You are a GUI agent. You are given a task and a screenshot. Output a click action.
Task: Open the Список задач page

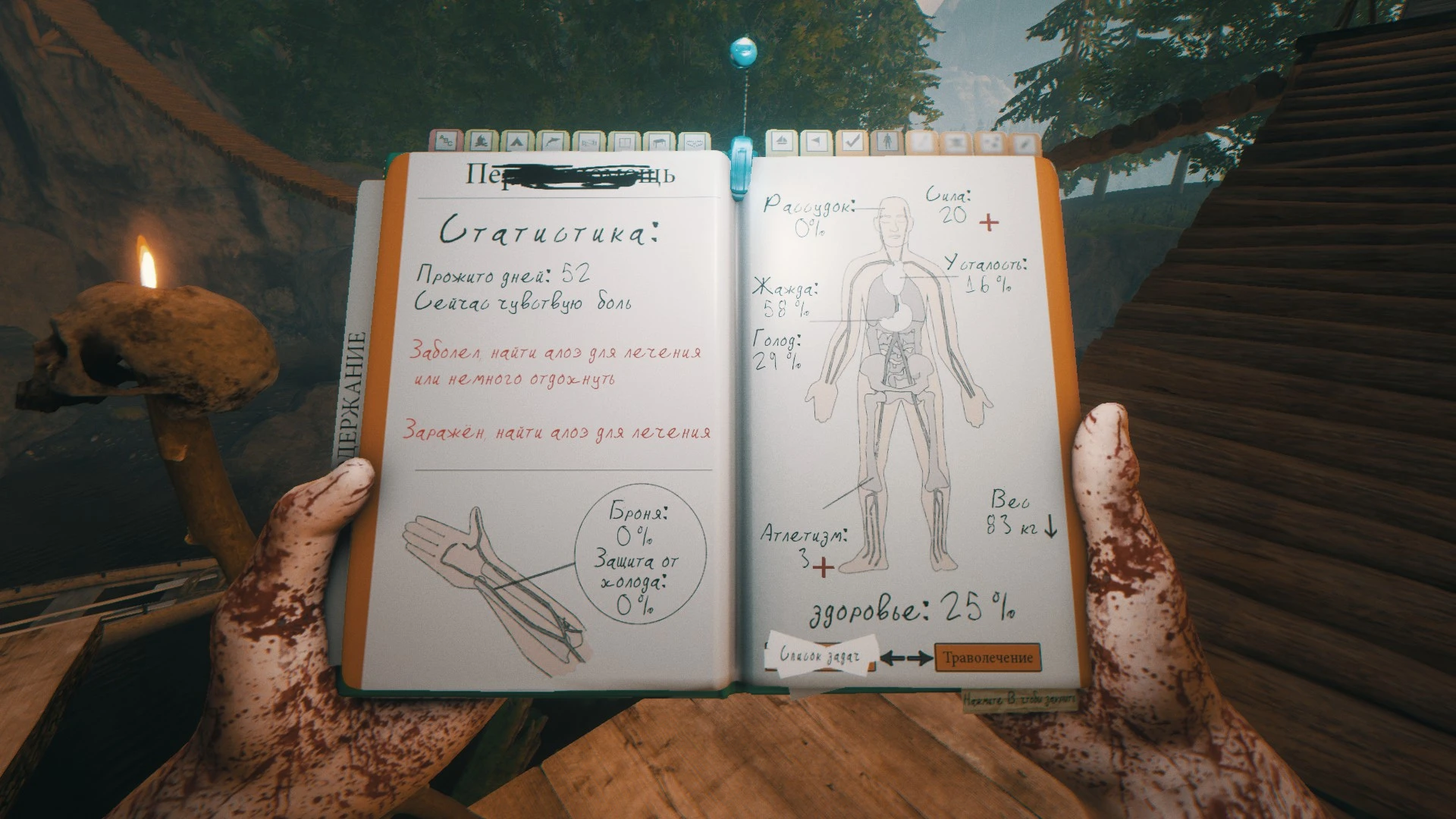click(821, 657)
